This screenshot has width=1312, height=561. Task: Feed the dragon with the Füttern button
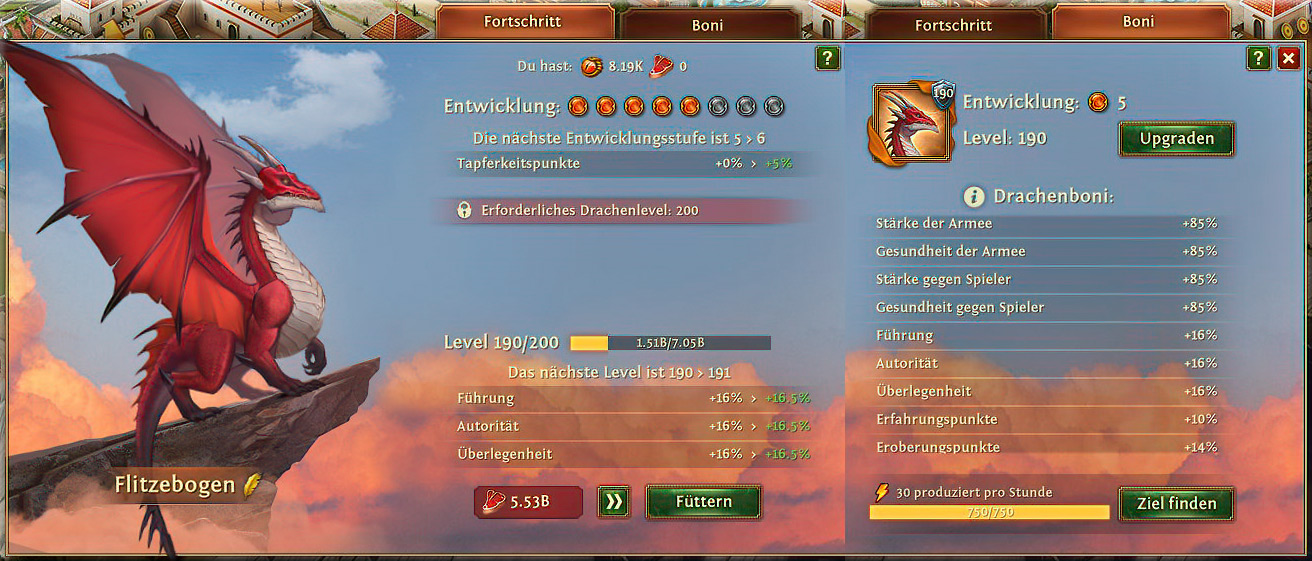pos(703,502)
